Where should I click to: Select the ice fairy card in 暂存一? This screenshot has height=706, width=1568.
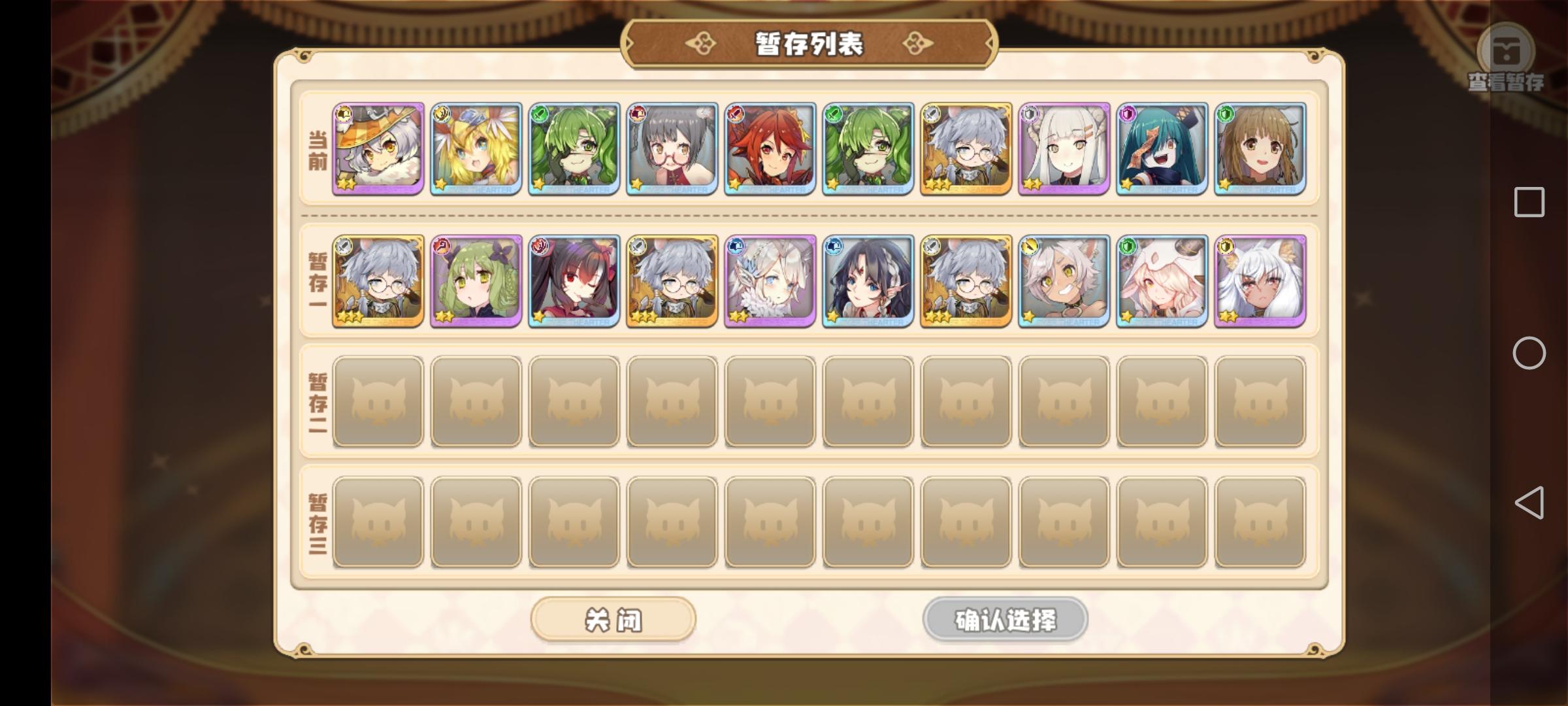click(770, 281)
